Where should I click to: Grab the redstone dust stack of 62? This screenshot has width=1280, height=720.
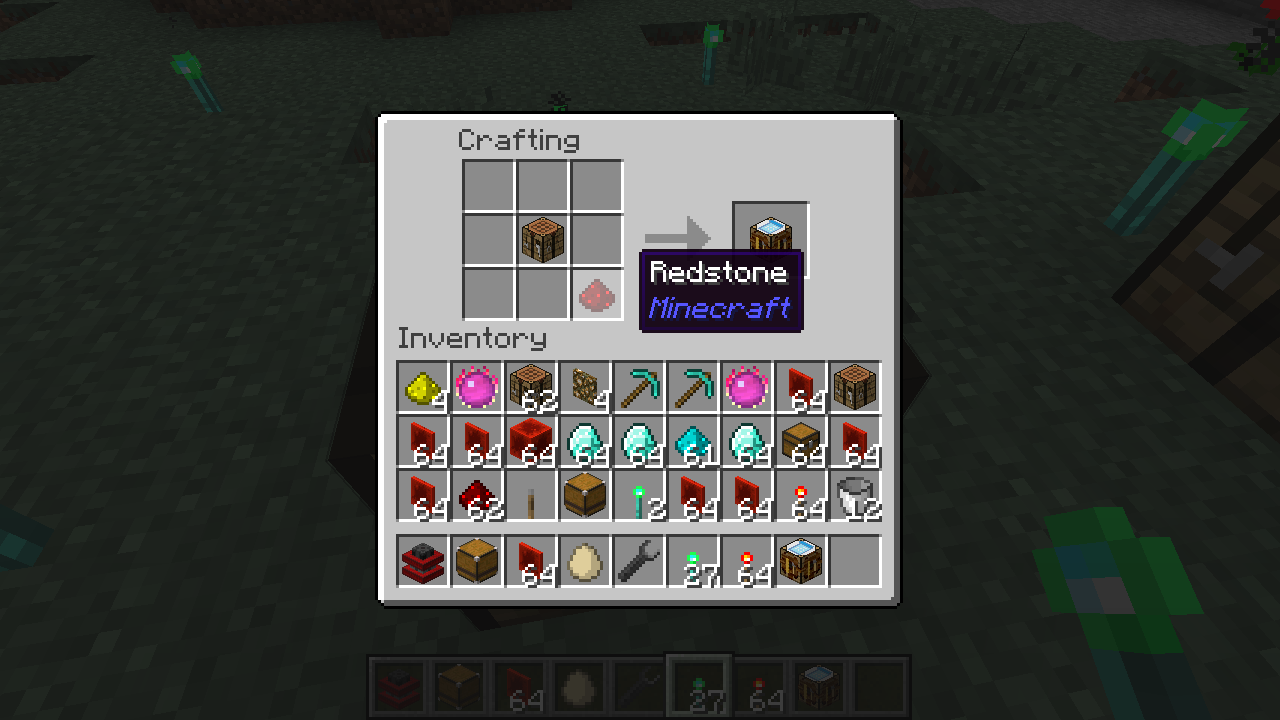point(477,495)
